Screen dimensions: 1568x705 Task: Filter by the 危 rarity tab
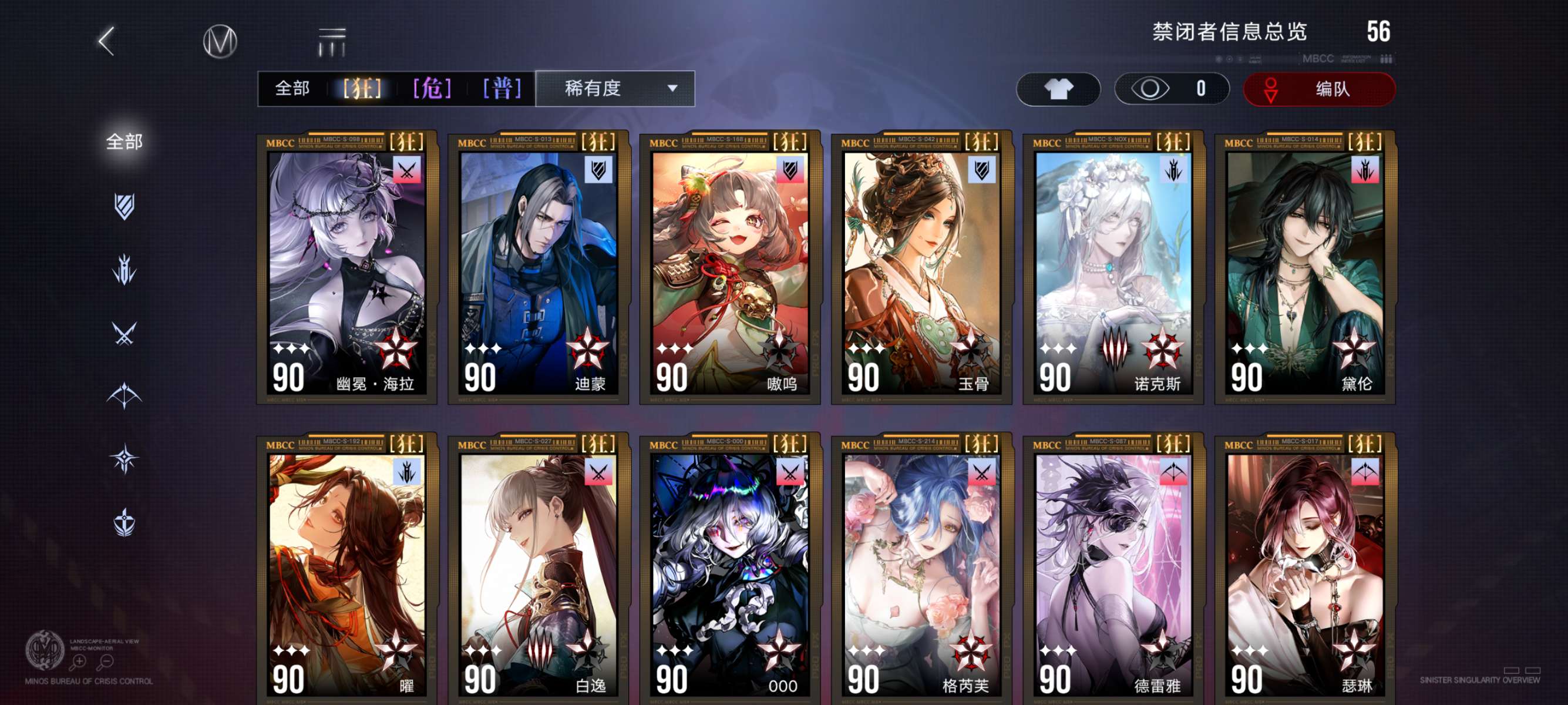[x=432, y=89]
